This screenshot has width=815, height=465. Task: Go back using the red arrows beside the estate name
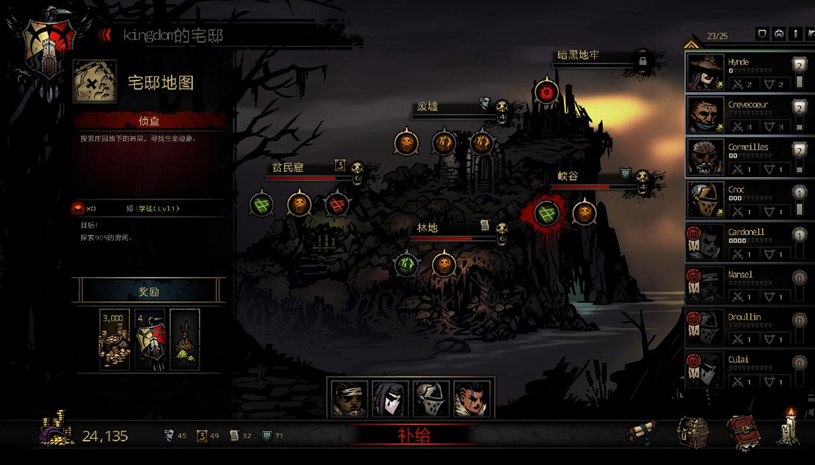(x=105, y=35)
